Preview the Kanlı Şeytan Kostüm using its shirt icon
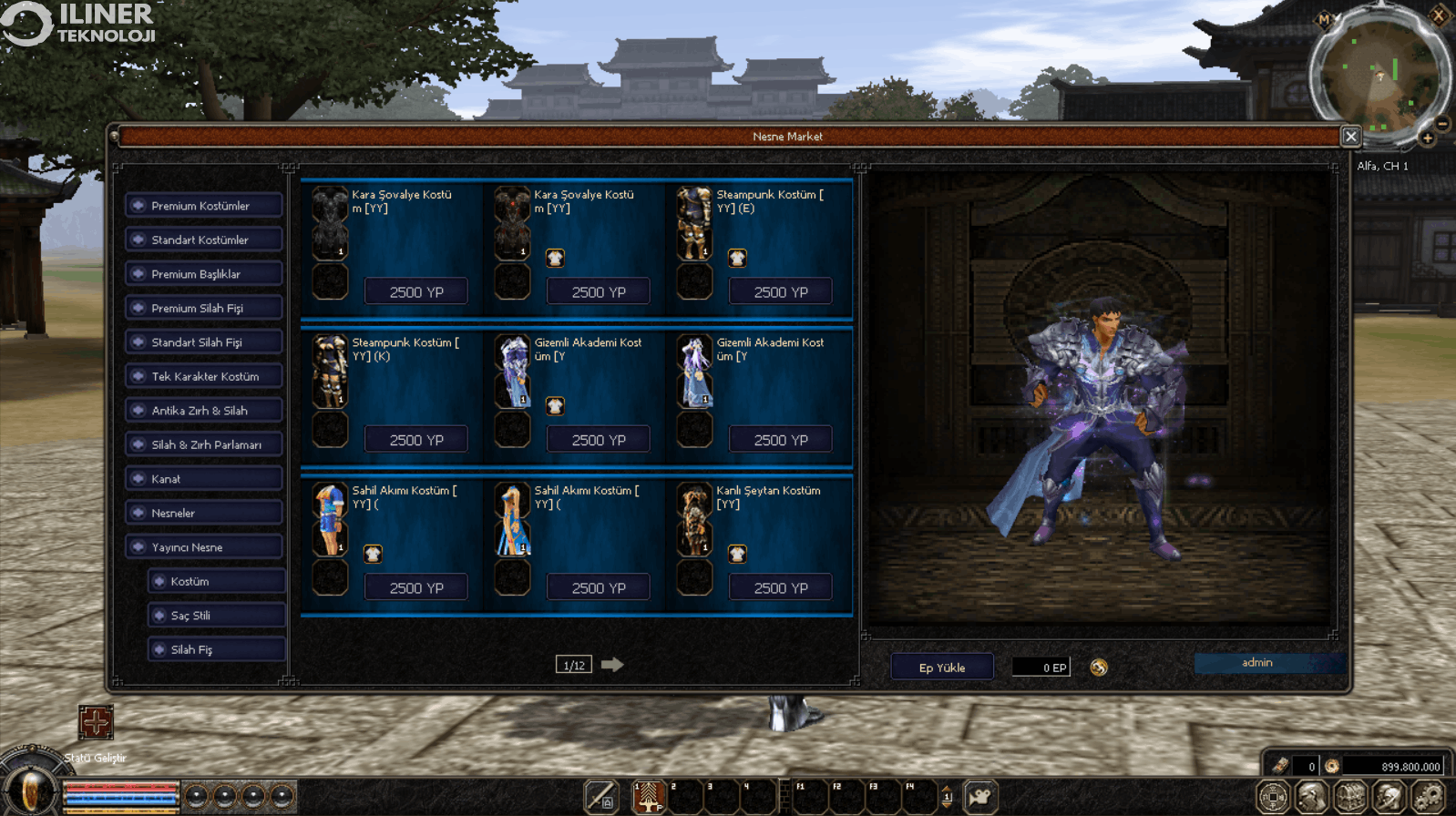Image resolution: width=1456 pixels, height=816 pixels. pos(737,554)
